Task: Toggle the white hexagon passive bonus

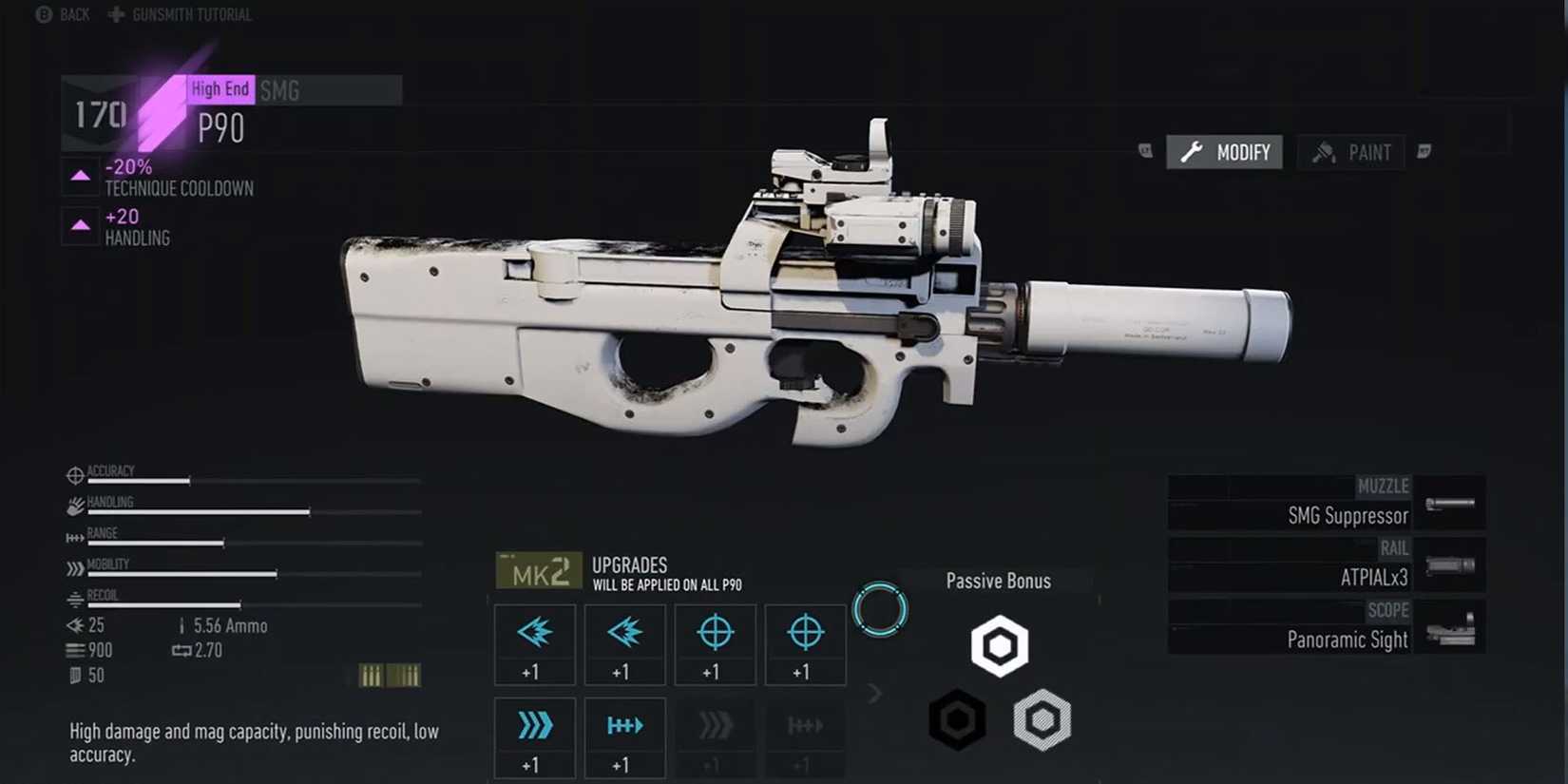Action: tap(1000, 645)
